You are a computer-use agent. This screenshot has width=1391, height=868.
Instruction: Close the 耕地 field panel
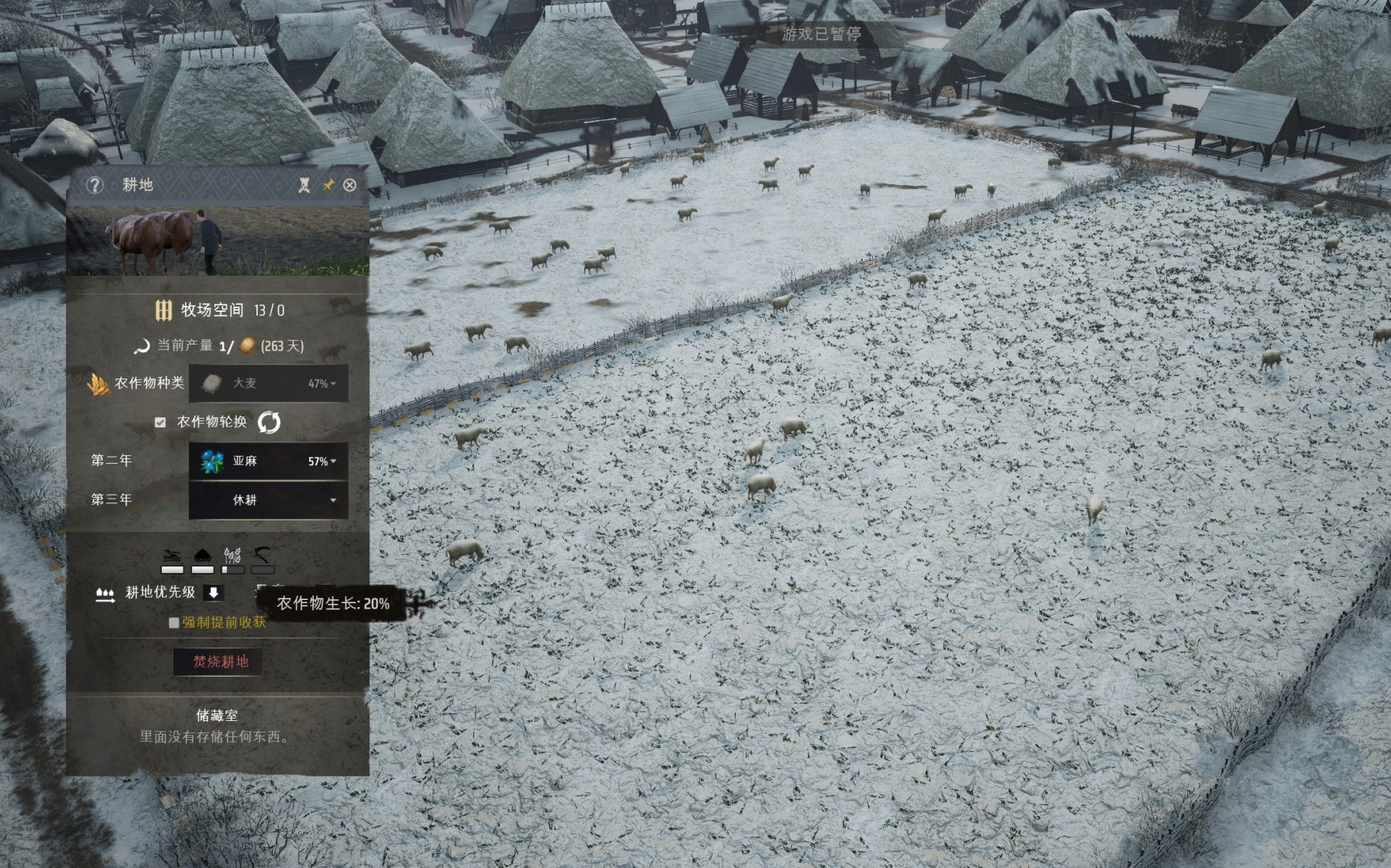350,185
